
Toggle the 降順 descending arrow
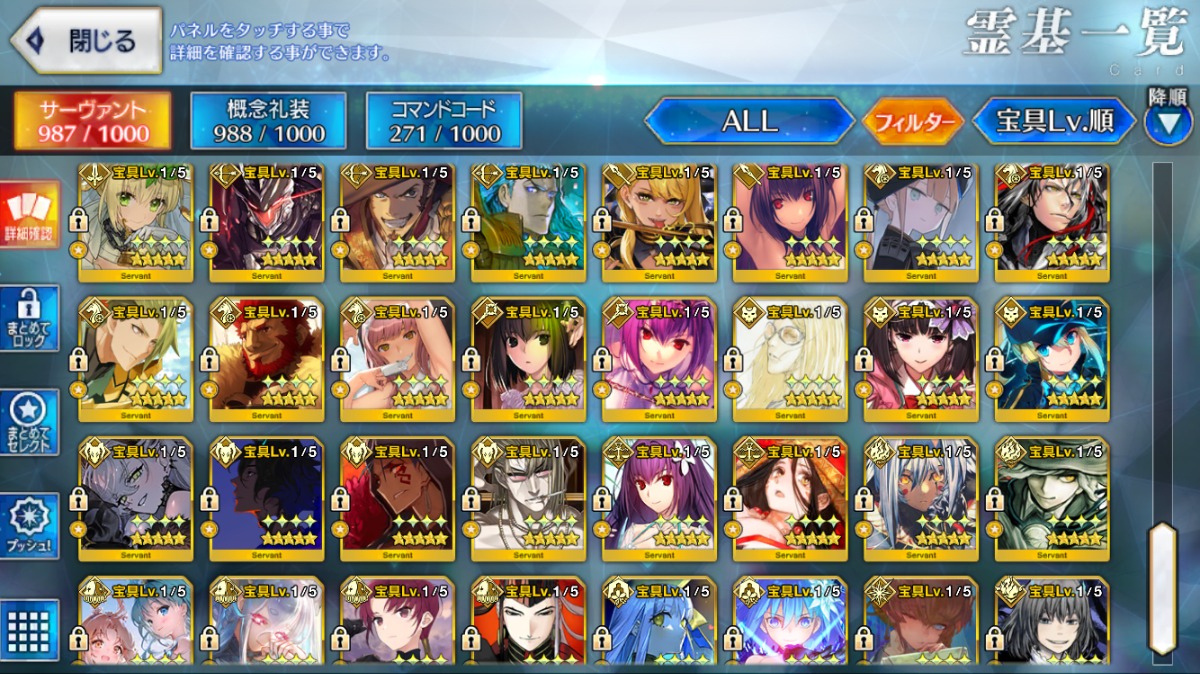click(x=1168, y=119)
